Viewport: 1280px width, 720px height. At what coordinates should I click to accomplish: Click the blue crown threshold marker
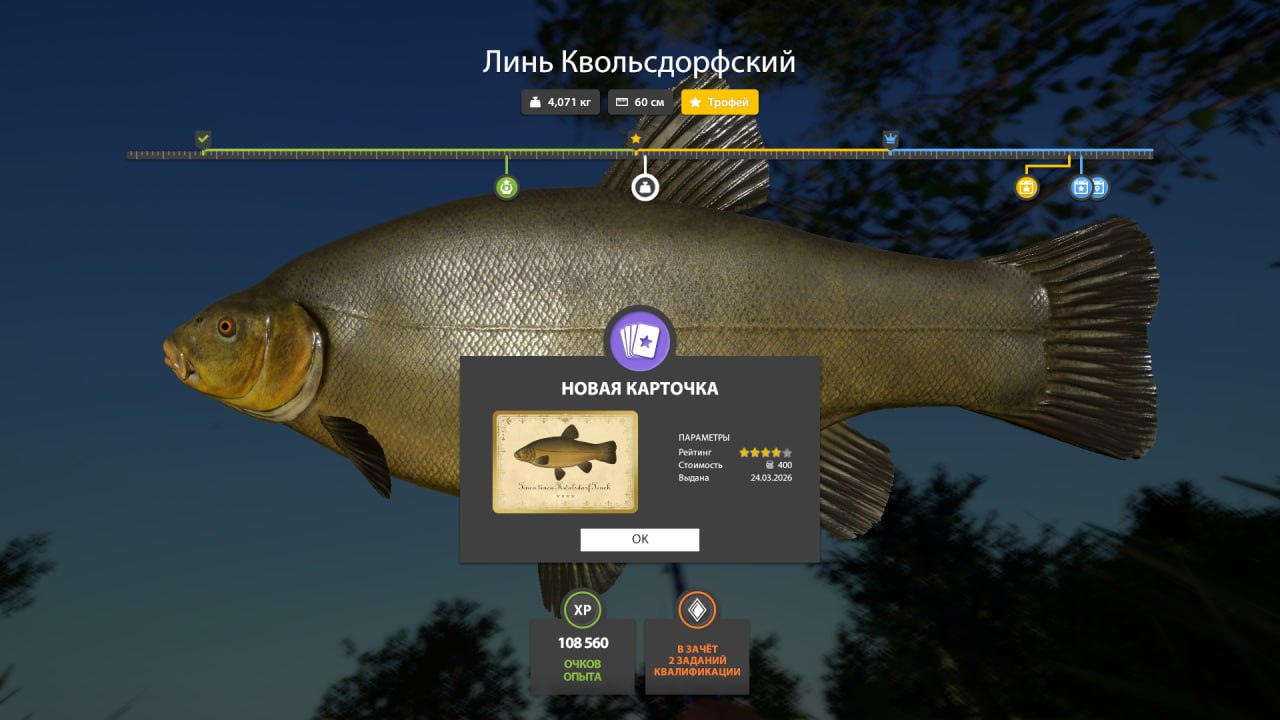890,138
